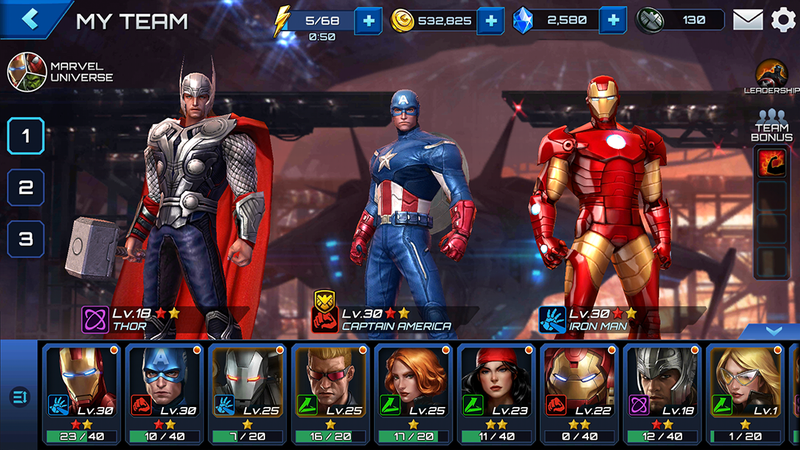The height and width of the screenshot is (450, 800).
Task: Switch to team slot 3
Action: pos(26,239)
